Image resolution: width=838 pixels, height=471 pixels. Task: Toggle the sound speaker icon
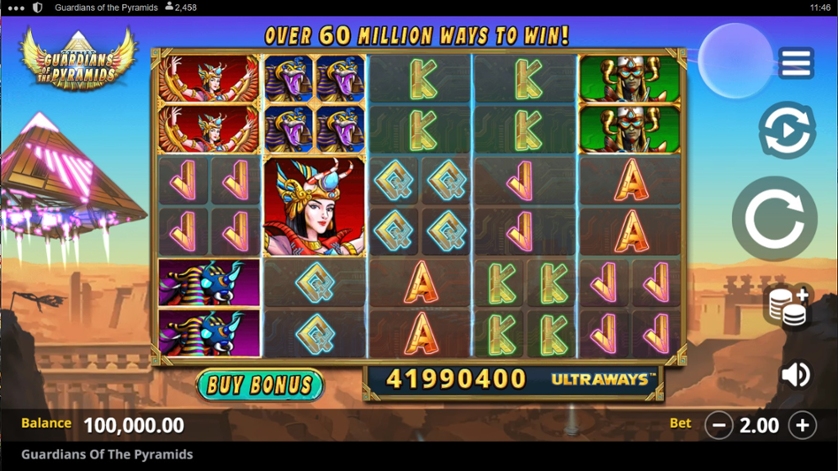click(795, 374)
